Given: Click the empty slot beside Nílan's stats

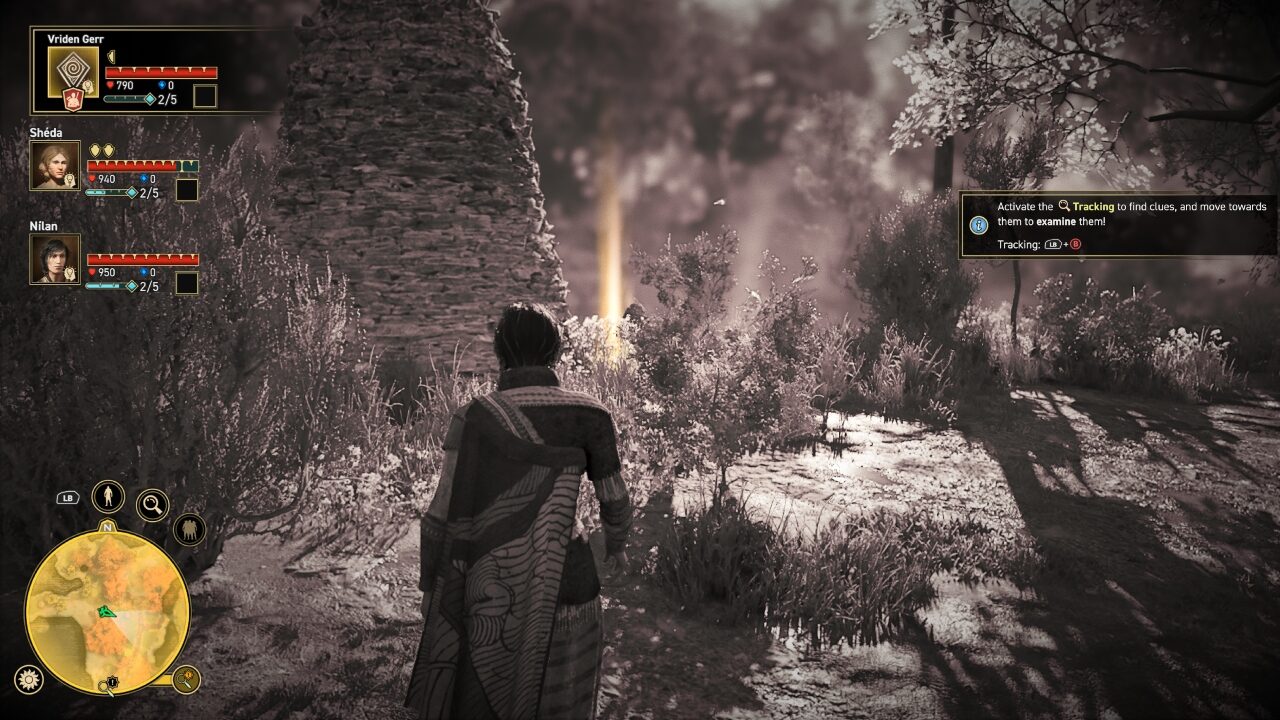Looking at the screenshot, I should point(186,283).
